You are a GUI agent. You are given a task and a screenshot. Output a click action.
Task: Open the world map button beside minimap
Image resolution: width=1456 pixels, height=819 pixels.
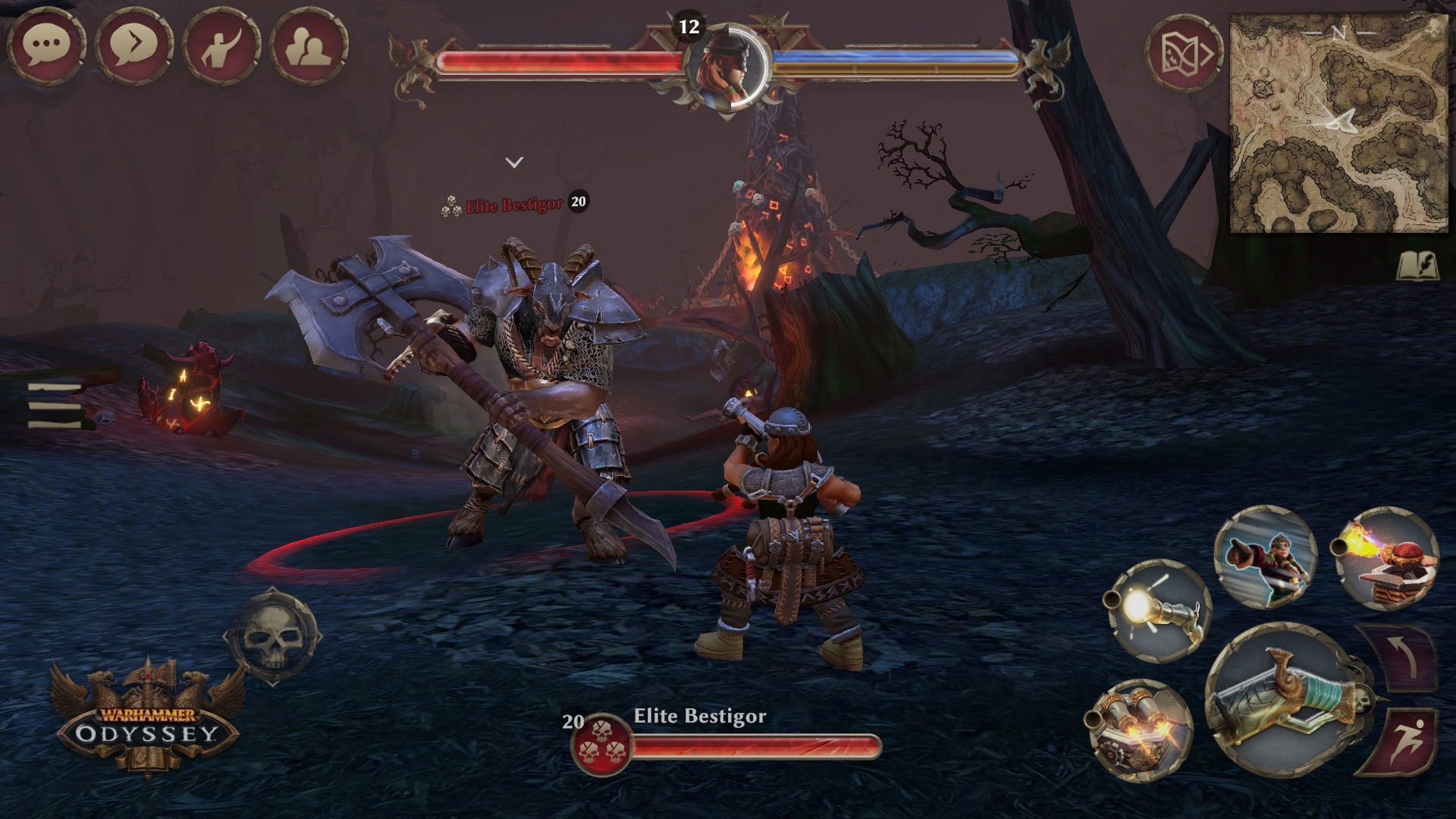1183,52
